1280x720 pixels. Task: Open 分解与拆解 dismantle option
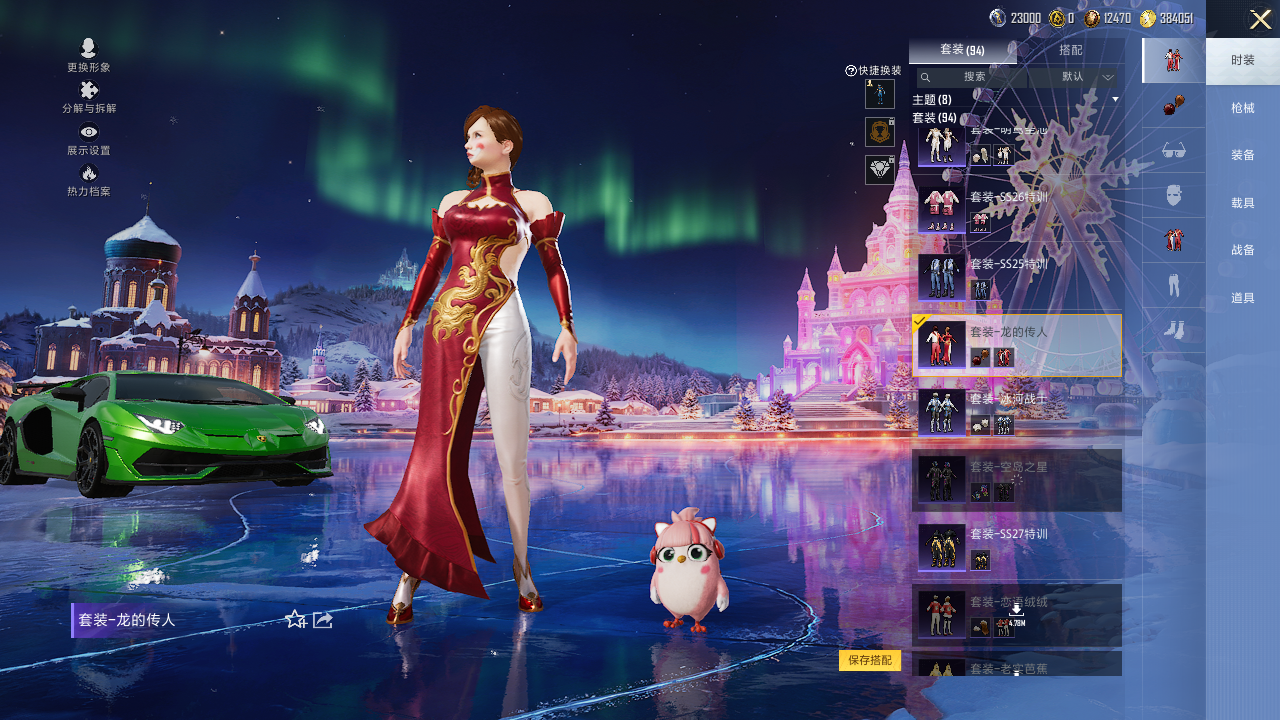pyautogui.click(x=89, y=97)
